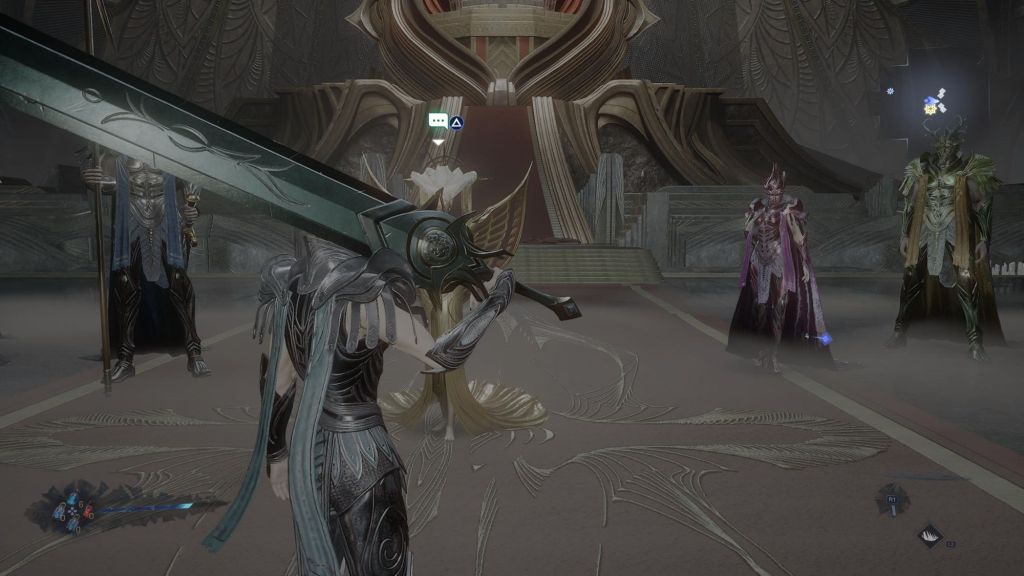Click the speech bubble talk icon

point(437,121)
